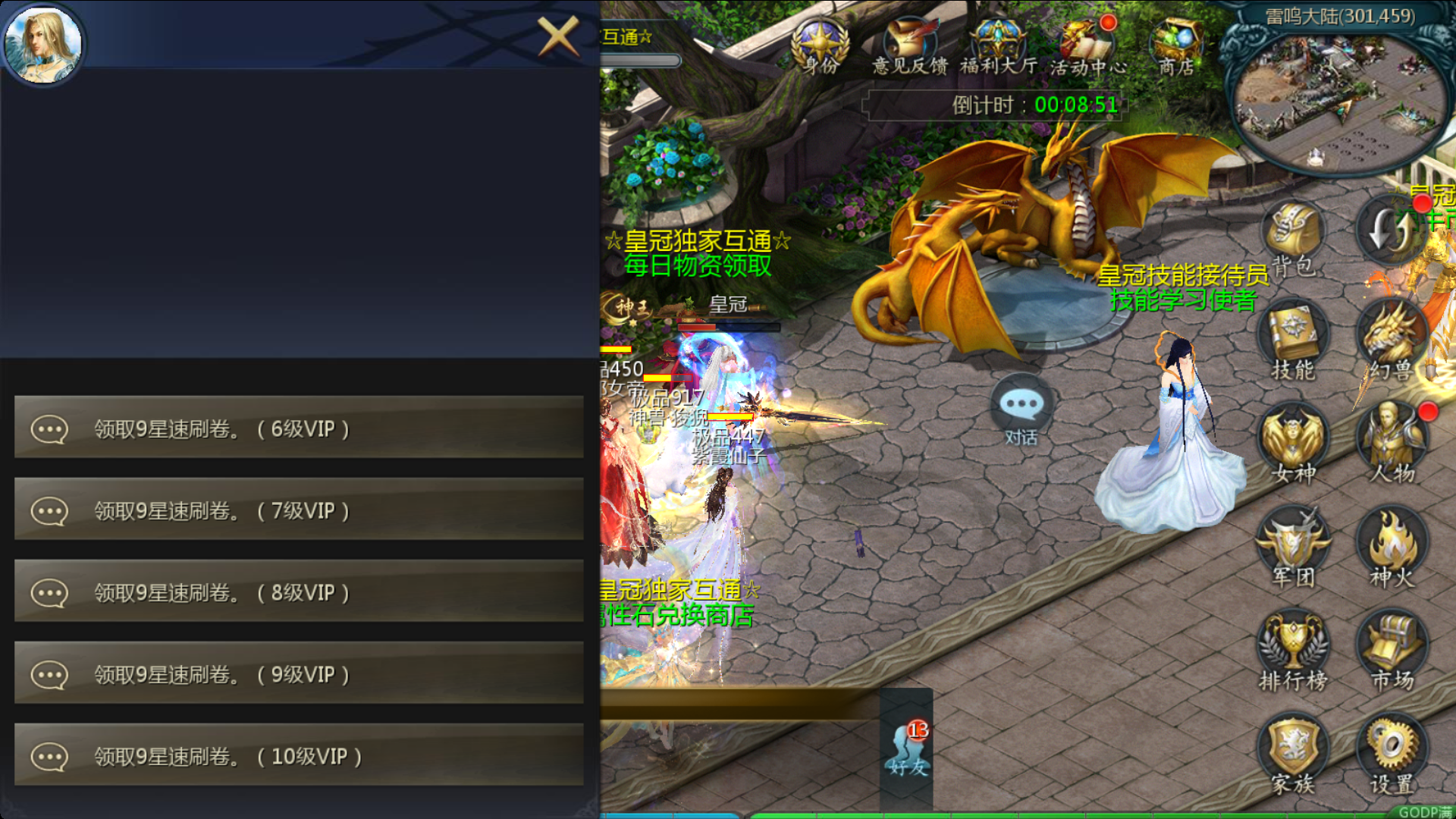Viewport: 1456px width, 819px height.
Task: Open the 福利大厅 welfare hall
Action: (998, 47)
